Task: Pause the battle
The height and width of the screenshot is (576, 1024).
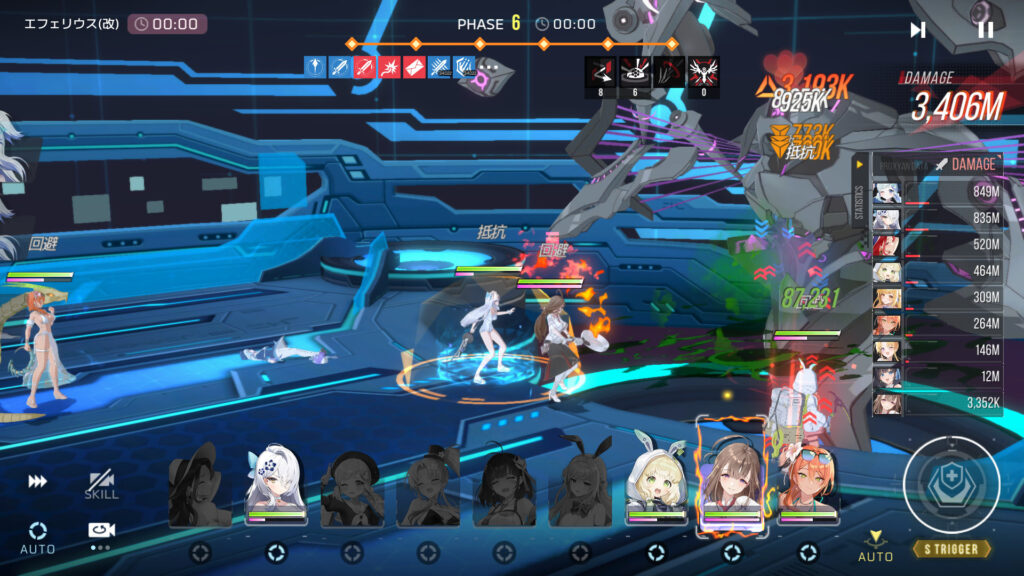Action: pos(985,30)
